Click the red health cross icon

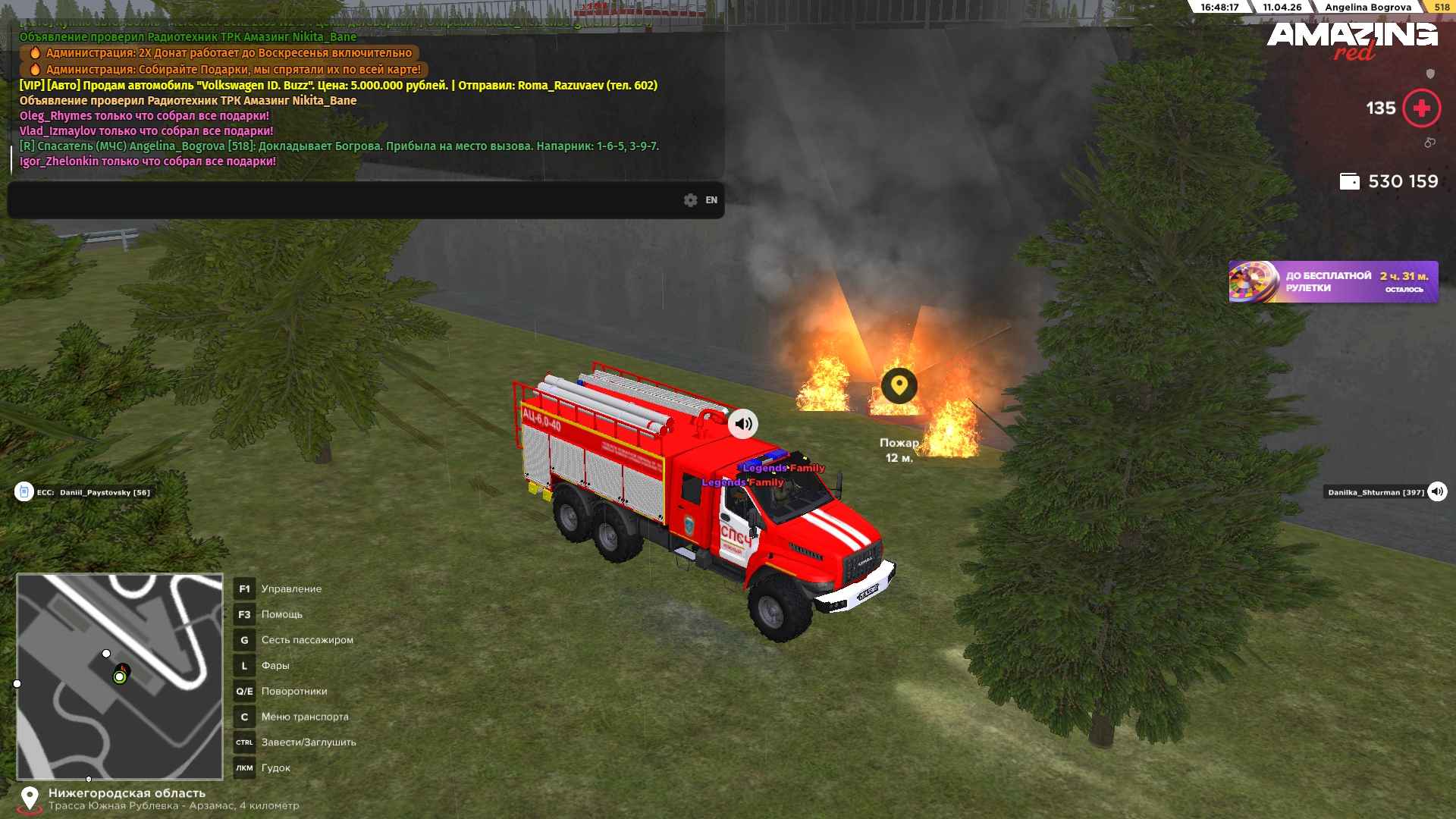[1421, 108]
